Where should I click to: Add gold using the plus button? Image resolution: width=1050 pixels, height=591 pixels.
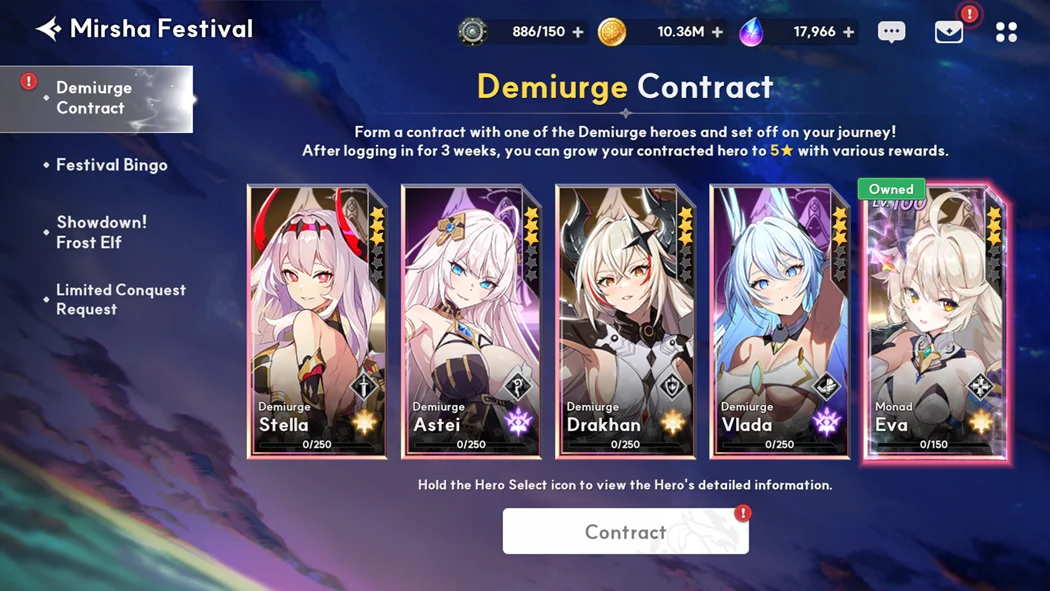[717, 32]
